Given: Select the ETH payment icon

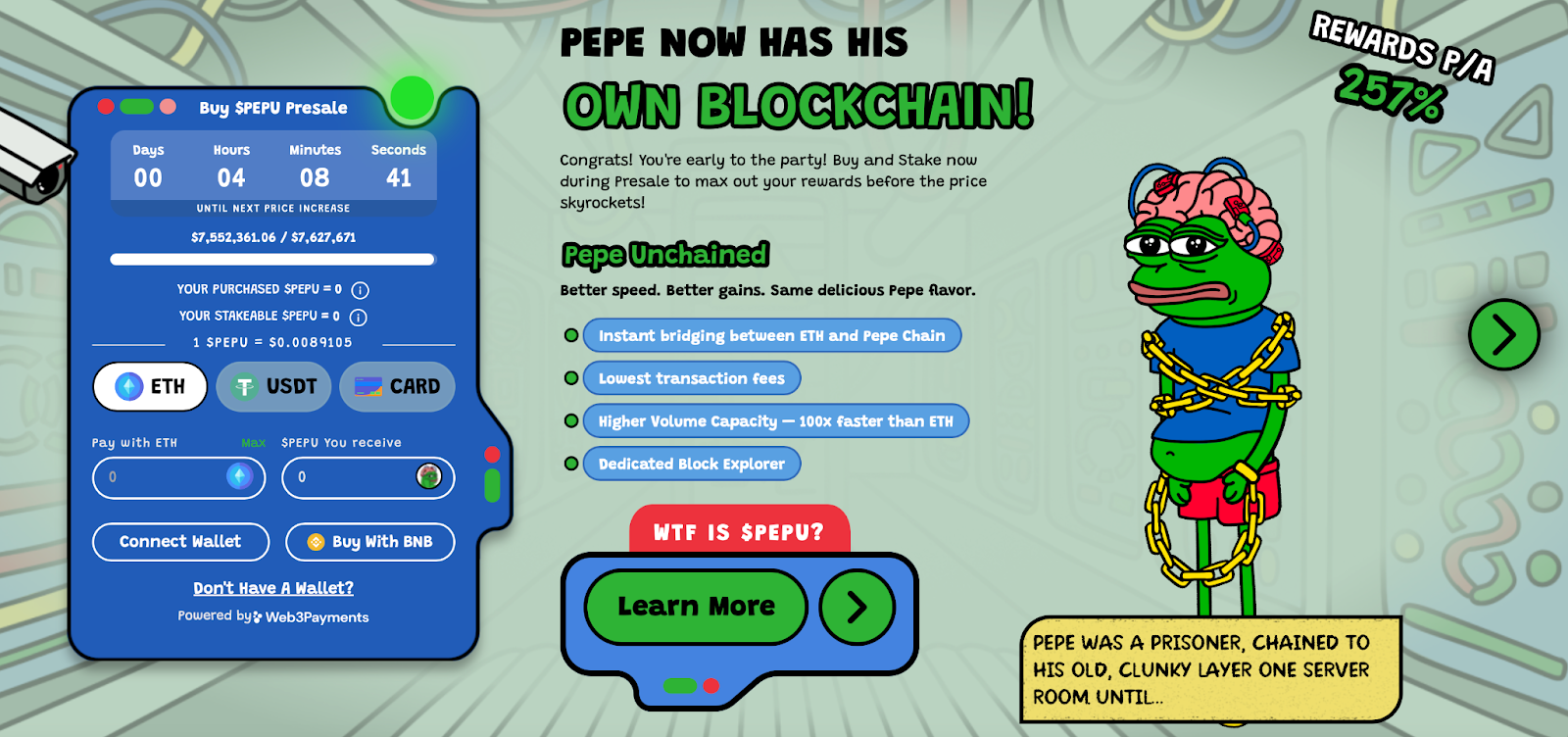Looking at the screenshot, I should click(126, 386).
